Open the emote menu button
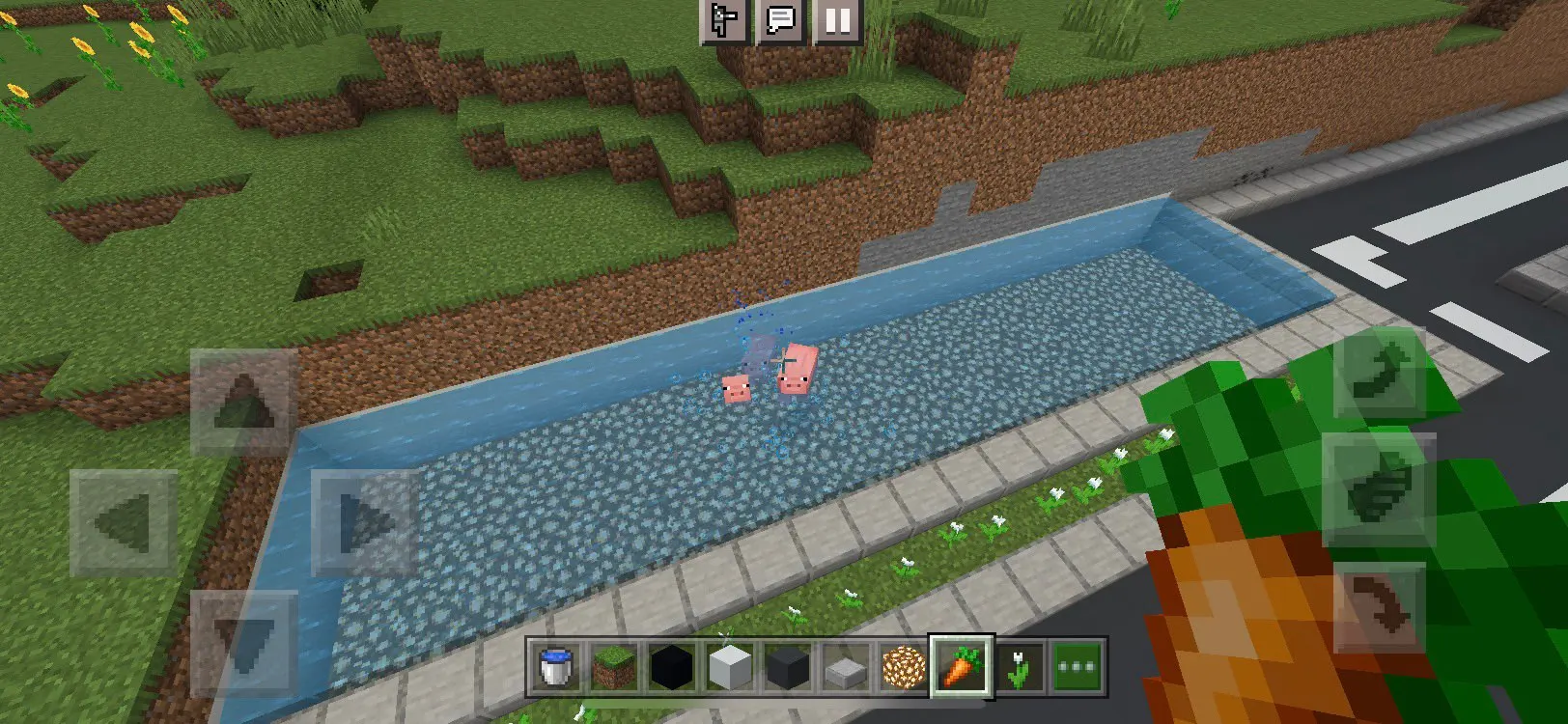 tap(724, 20)
